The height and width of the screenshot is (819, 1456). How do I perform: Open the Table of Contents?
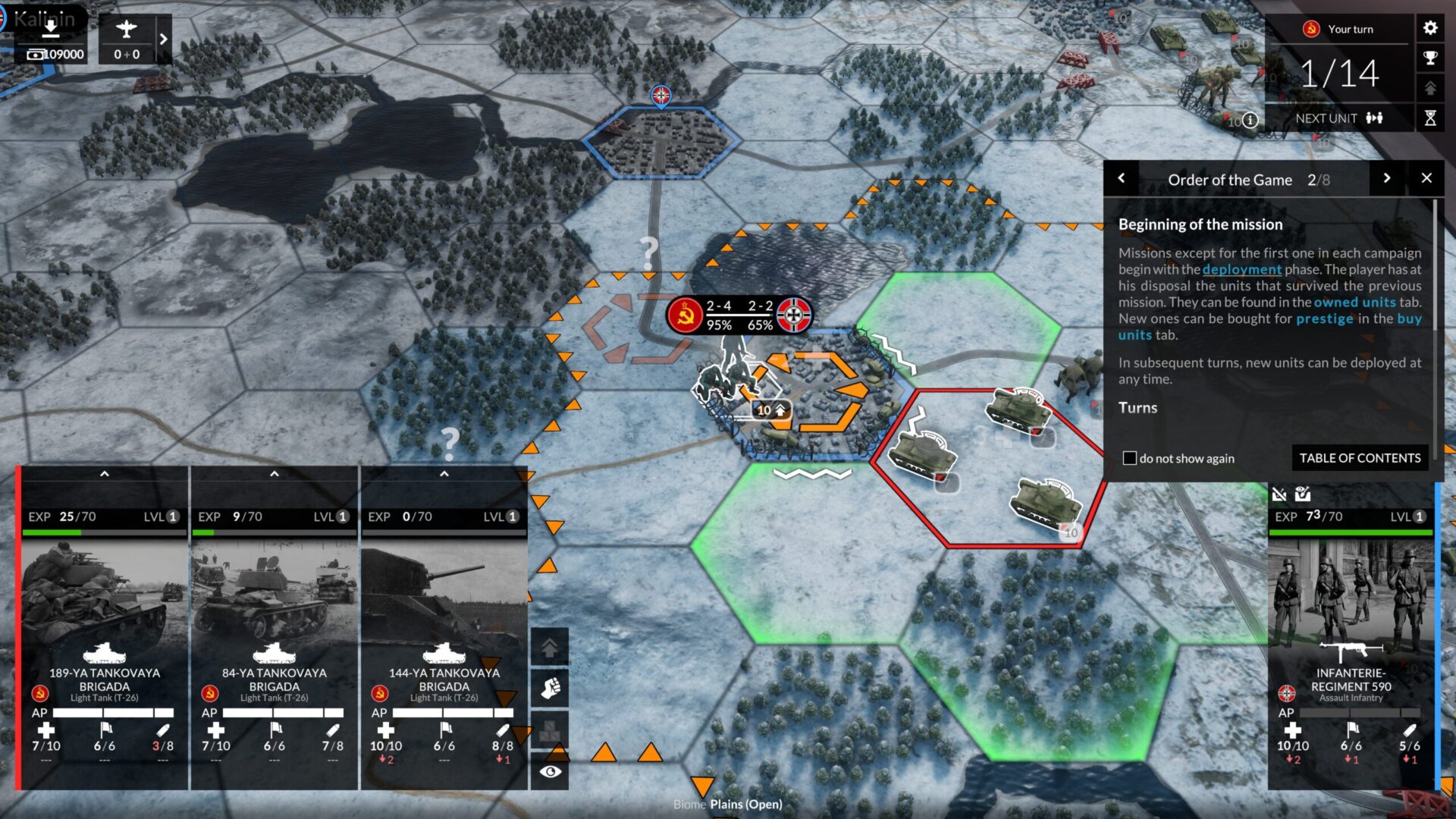point(1360,458)
